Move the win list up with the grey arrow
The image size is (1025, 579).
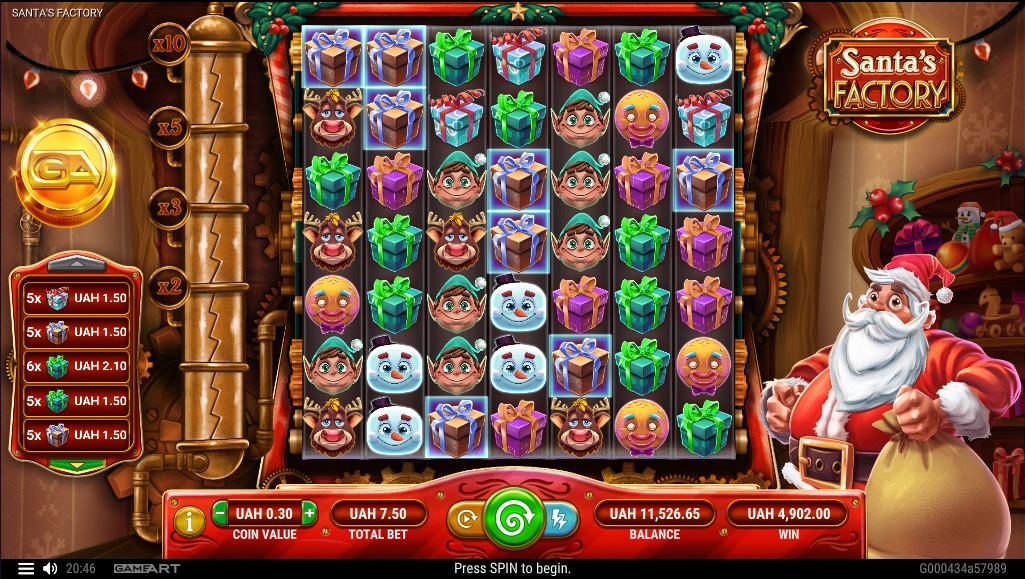pyautogui.click(x=77, y=264)
